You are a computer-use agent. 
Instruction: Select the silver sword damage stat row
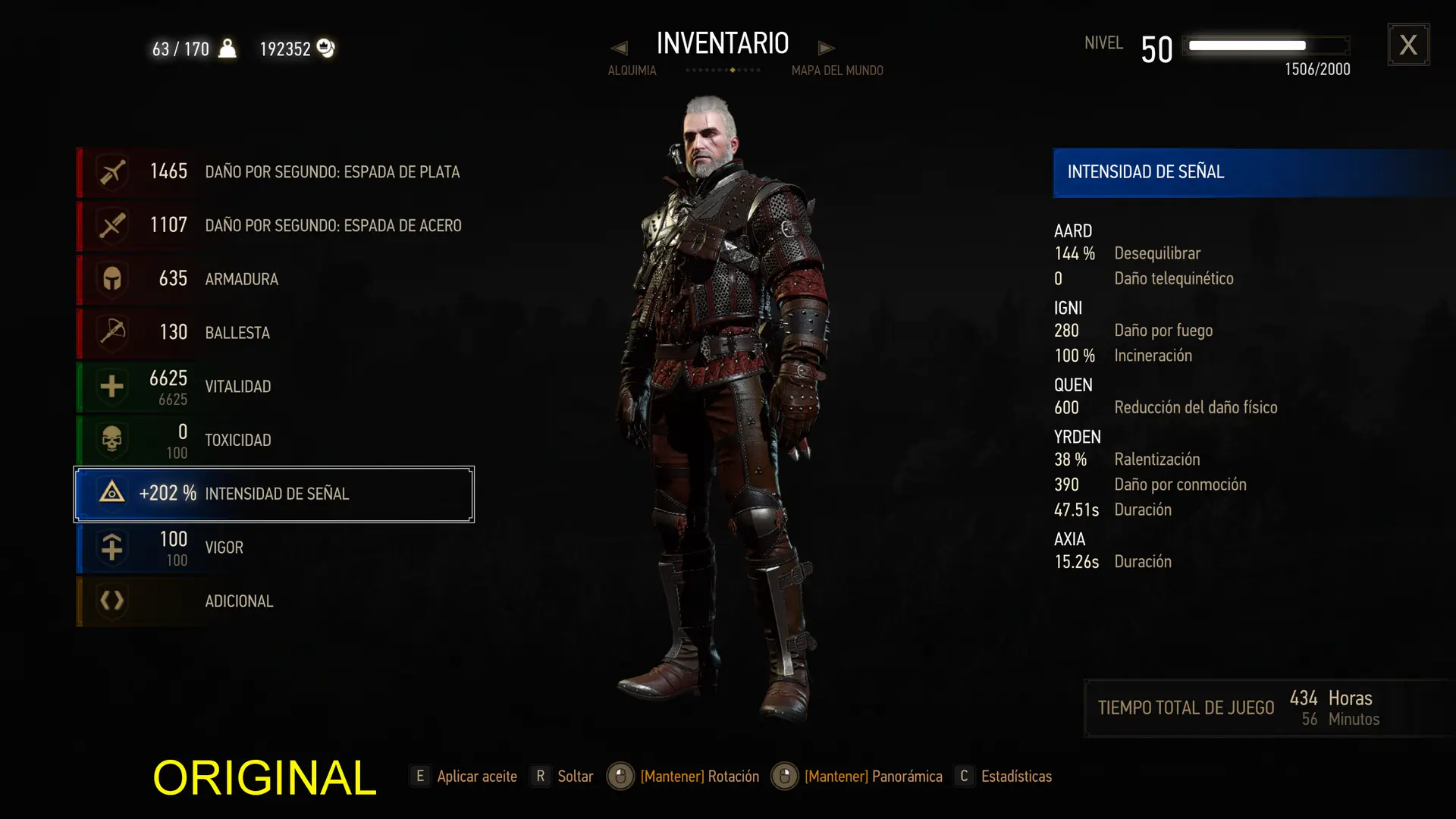(x=275, y=172)
